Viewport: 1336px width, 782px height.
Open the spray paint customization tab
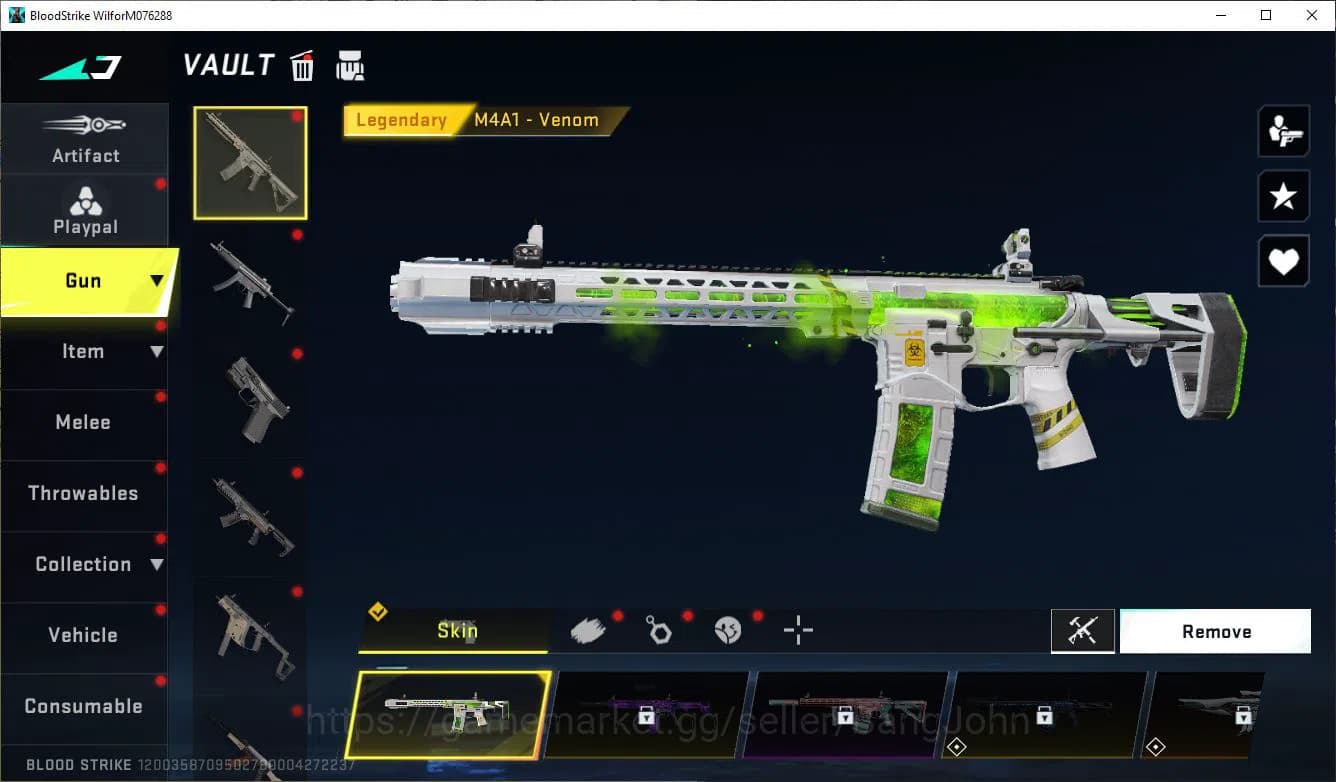pyautogui.click(x=588, y=629)
